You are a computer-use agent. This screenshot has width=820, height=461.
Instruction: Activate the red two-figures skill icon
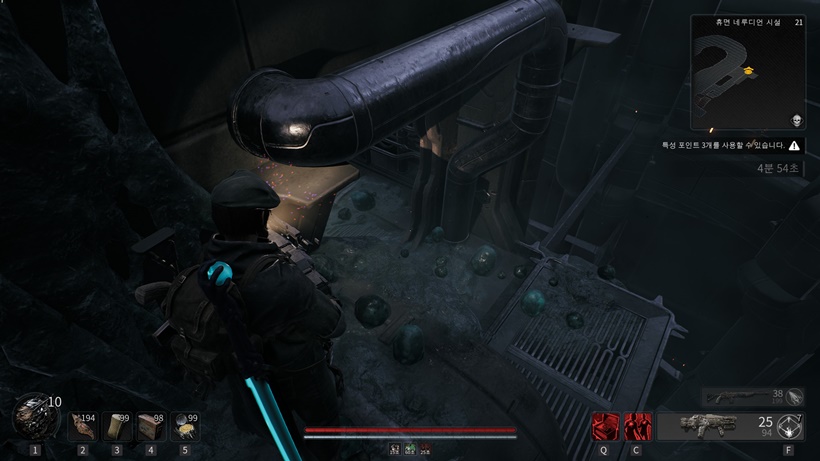[x=636, y=427]
